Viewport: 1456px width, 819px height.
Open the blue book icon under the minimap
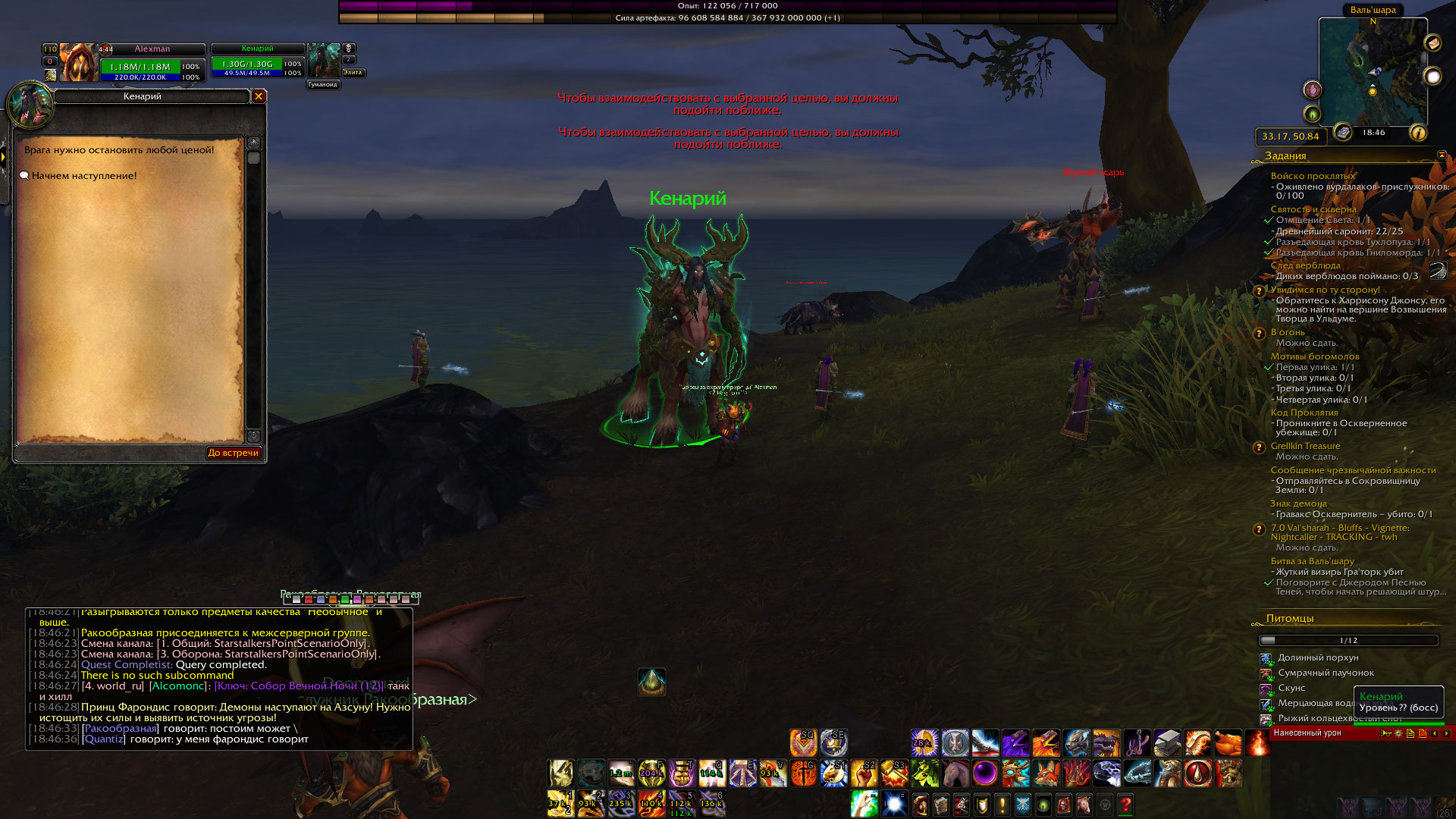[x=1343, y=133]
